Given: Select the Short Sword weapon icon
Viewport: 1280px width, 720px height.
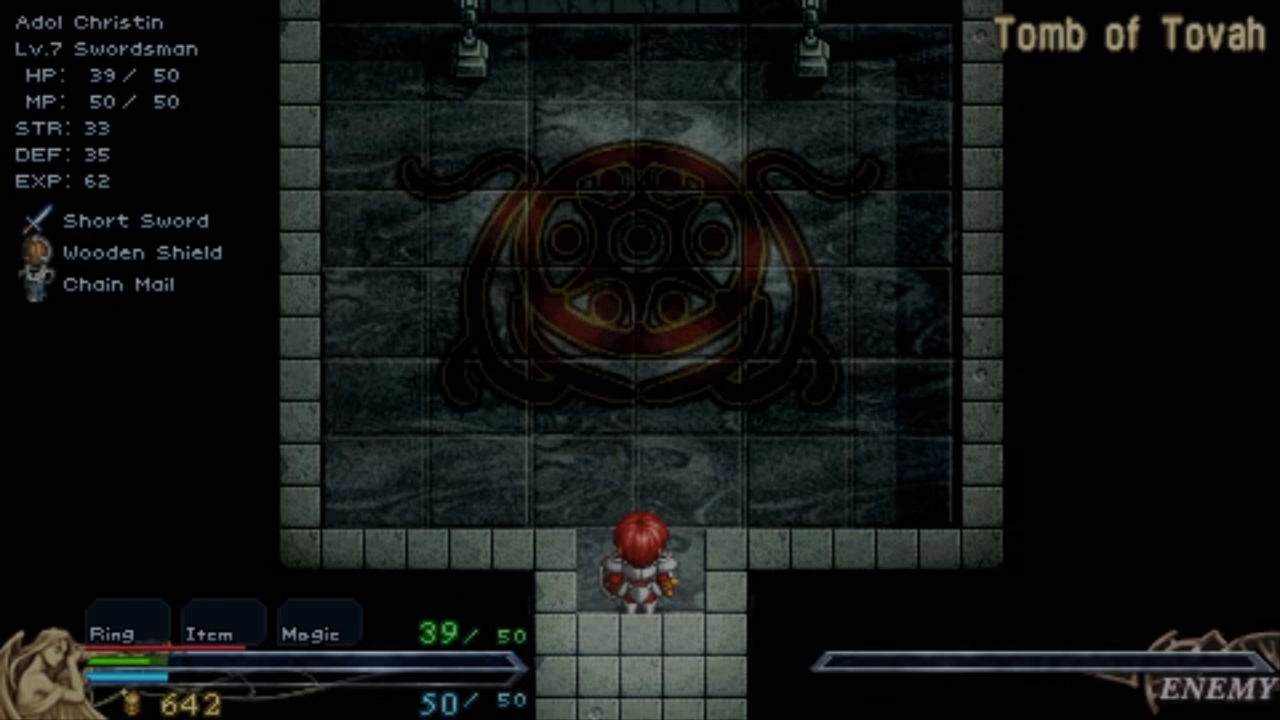Looking at the screenshot, I should [38, 220].
